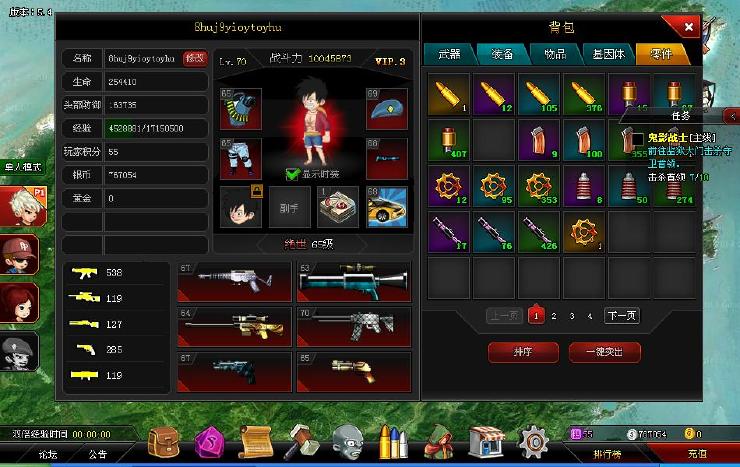
Task: Show the 基因体 tab
Action: click(x=608, y=53)
